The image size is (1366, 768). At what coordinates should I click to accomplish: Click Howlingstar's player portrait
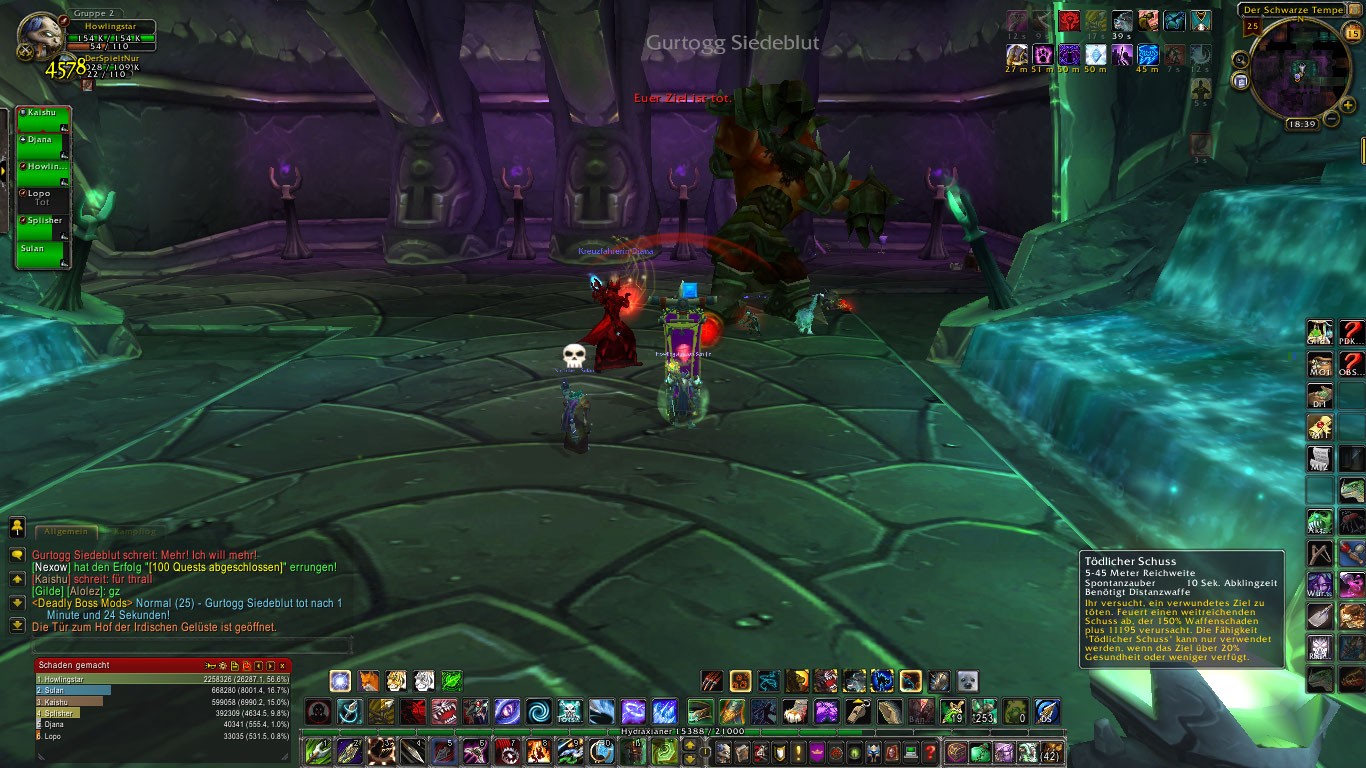point(42,36)
